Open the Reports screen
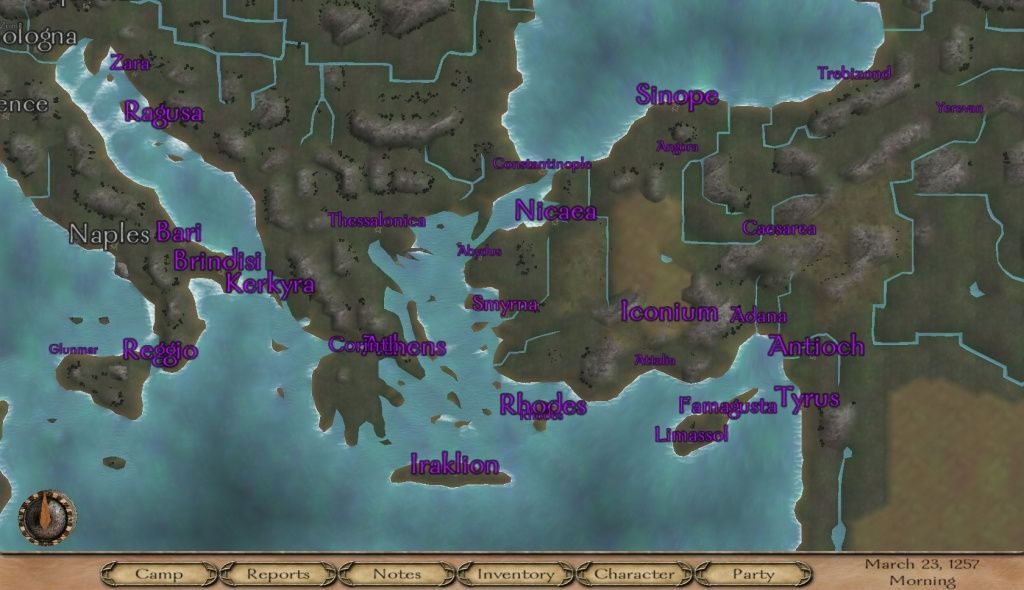The image size is (1024, 590). (x=278, y=574)
